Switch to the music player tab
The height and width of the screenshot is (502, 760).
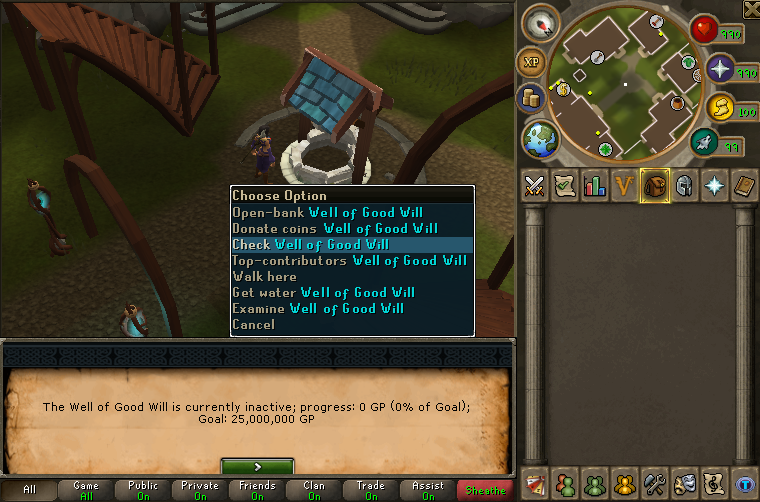714,482
